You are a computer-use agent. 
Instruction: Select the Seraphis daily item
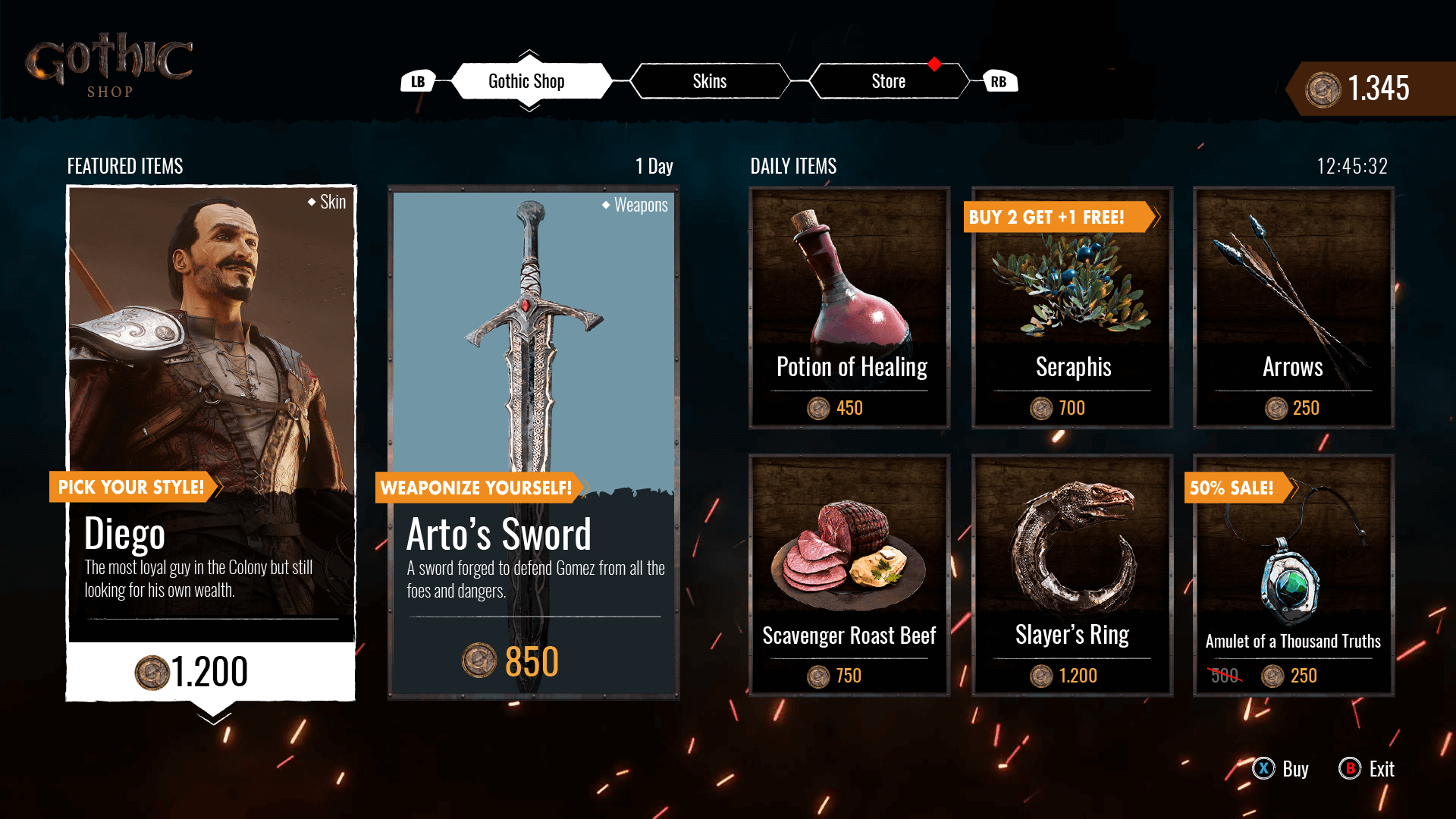pos(1072,308)
